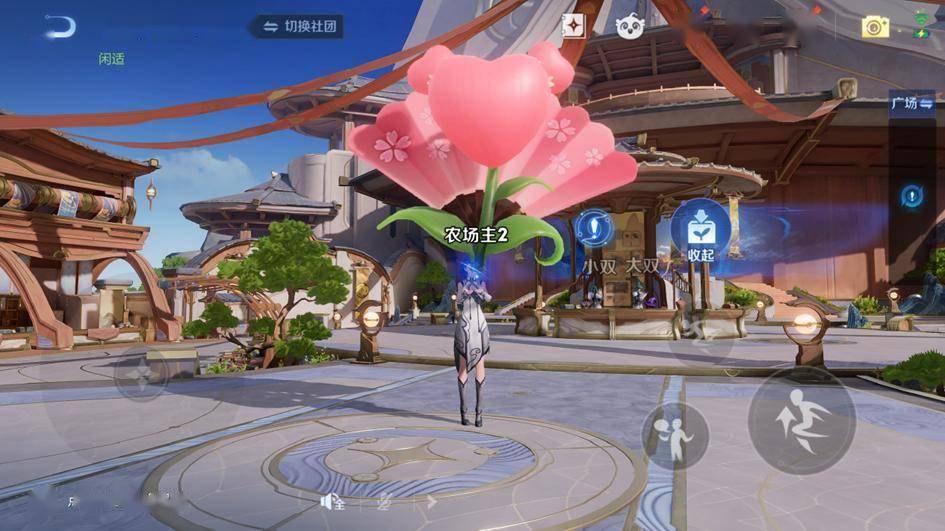Tap the blue exclamation icon below 广场
Image resolution: width=945 pixels, height=531 pixels.
(912, 196)
